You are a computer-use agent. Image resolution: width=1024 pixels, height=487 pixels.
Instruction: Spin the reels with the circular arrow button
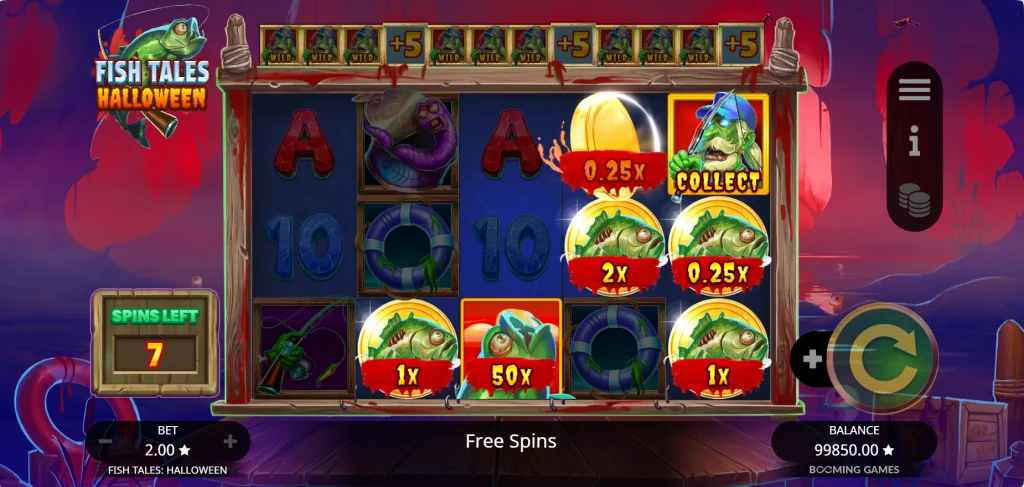881,358
